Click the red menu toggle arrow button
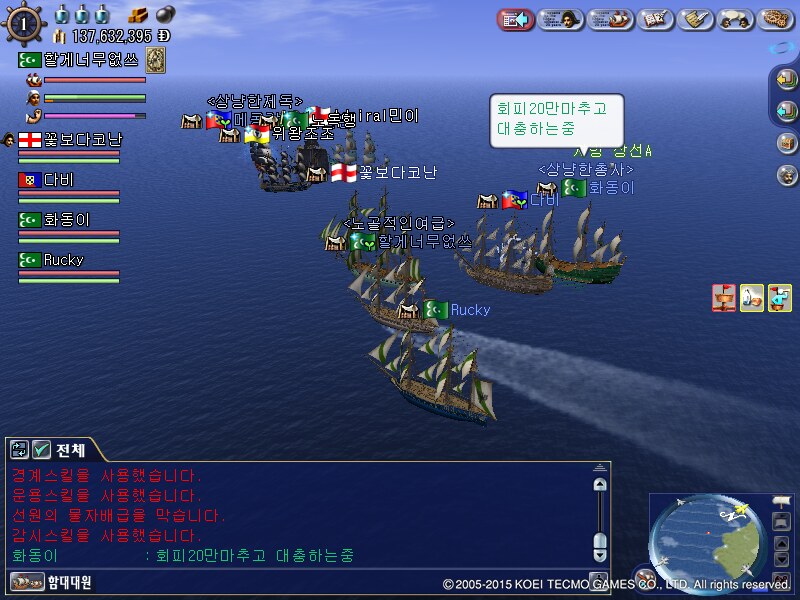 coord(515,19)
